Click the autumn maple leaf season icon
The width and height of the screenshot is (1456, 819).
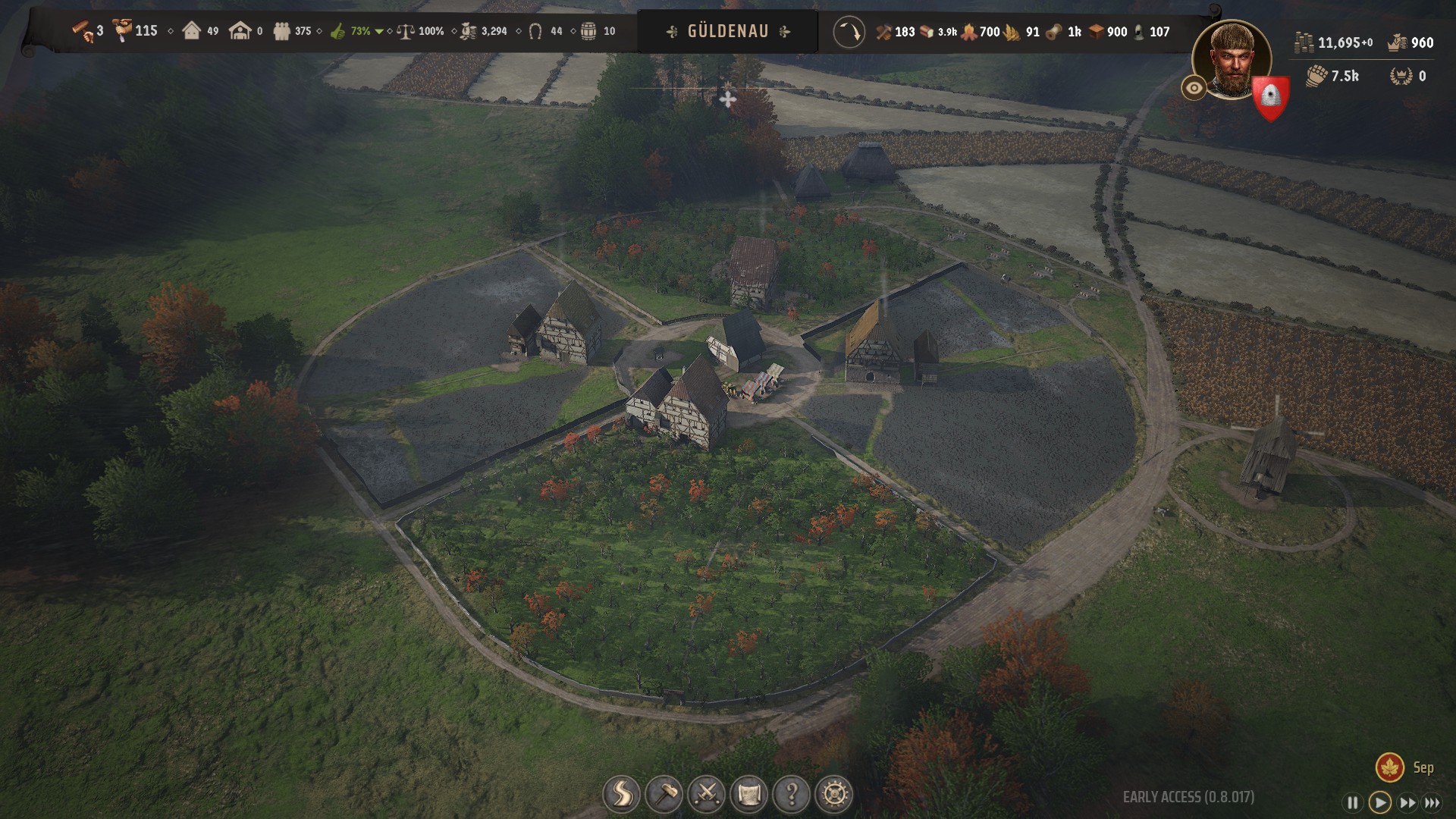click(1390, 767)
